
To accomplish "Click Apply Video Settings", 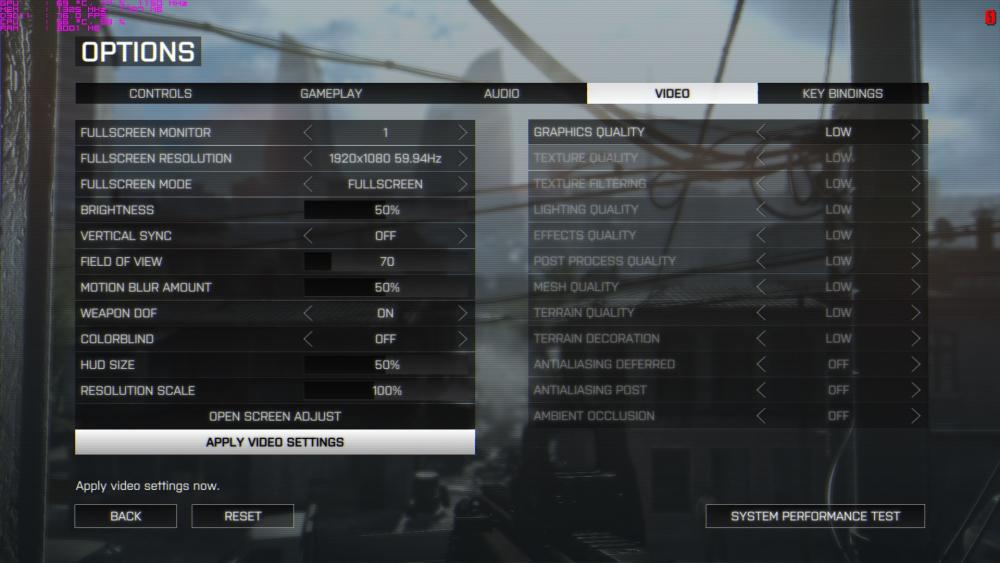I will [x=275, y=442].
